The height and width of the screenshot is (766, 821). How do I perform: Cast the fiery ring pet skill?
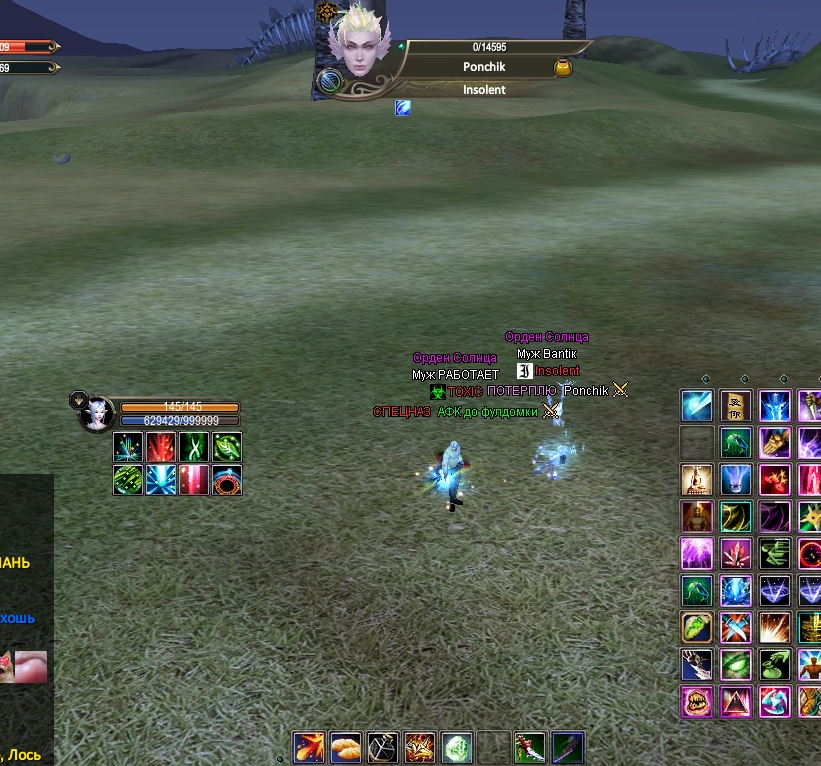227,480
